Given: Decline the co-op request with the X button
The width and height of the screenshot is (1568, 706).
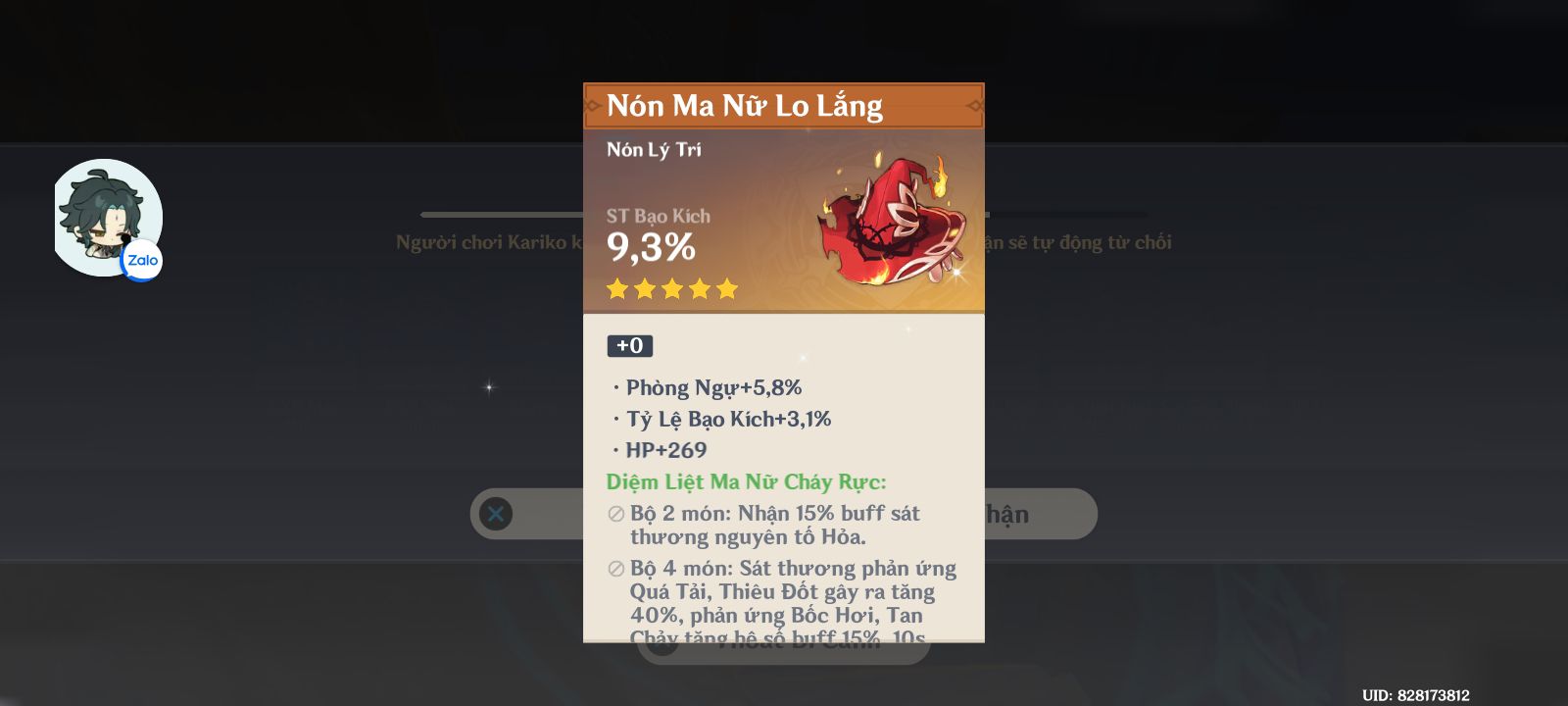Looking at the screenshot, I should [496, 514].
